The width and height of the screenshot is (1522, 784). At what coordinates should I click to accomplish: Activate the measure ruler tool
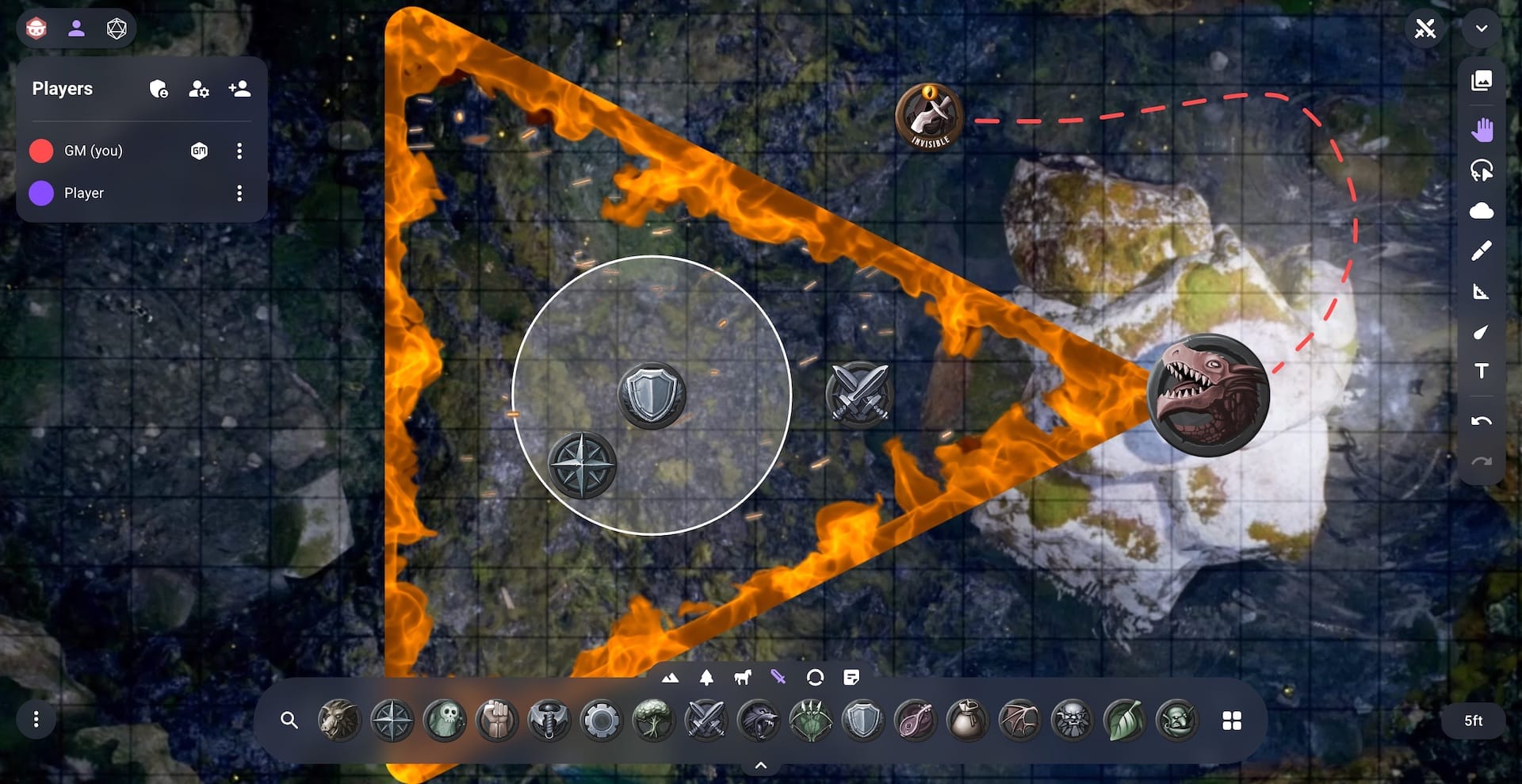pyautogui.click(x=1481, y=292)
